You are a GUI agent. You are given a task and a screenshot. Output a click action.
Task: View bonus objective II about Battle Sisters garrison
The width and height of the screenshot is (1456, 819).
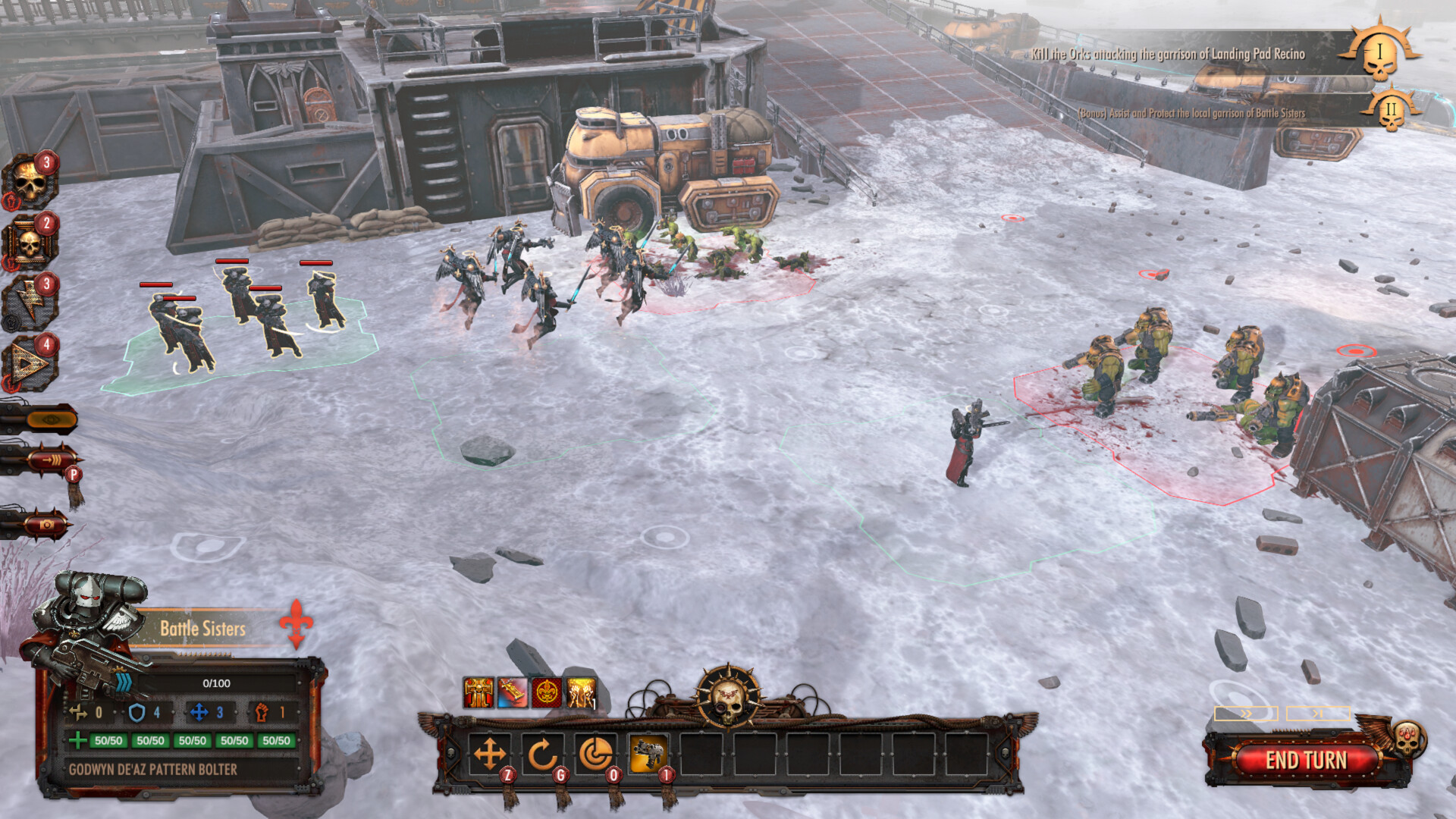[x=1191, y=112]
